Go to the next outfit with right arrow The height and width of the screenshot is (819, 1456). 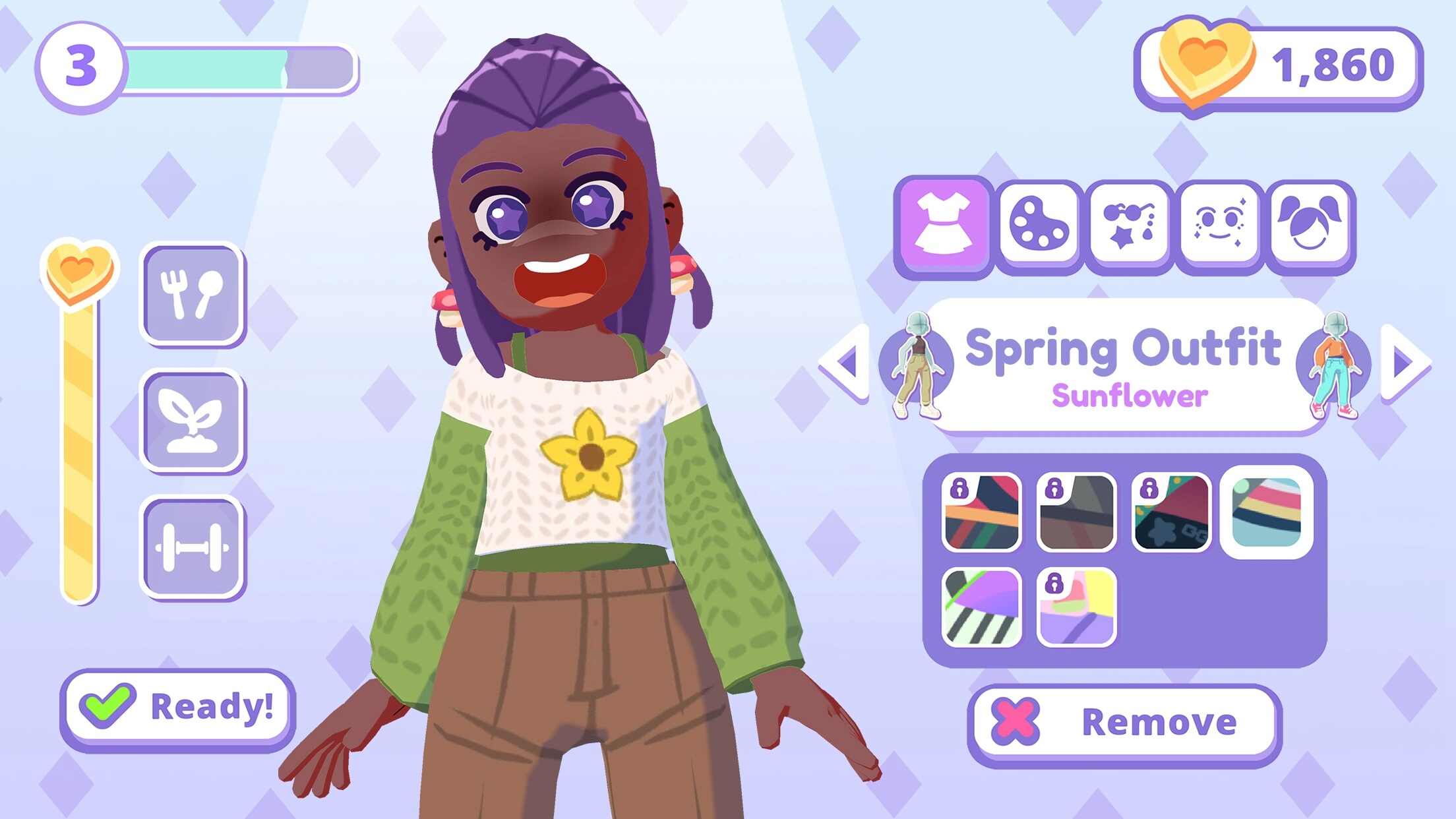point(1405,362)
